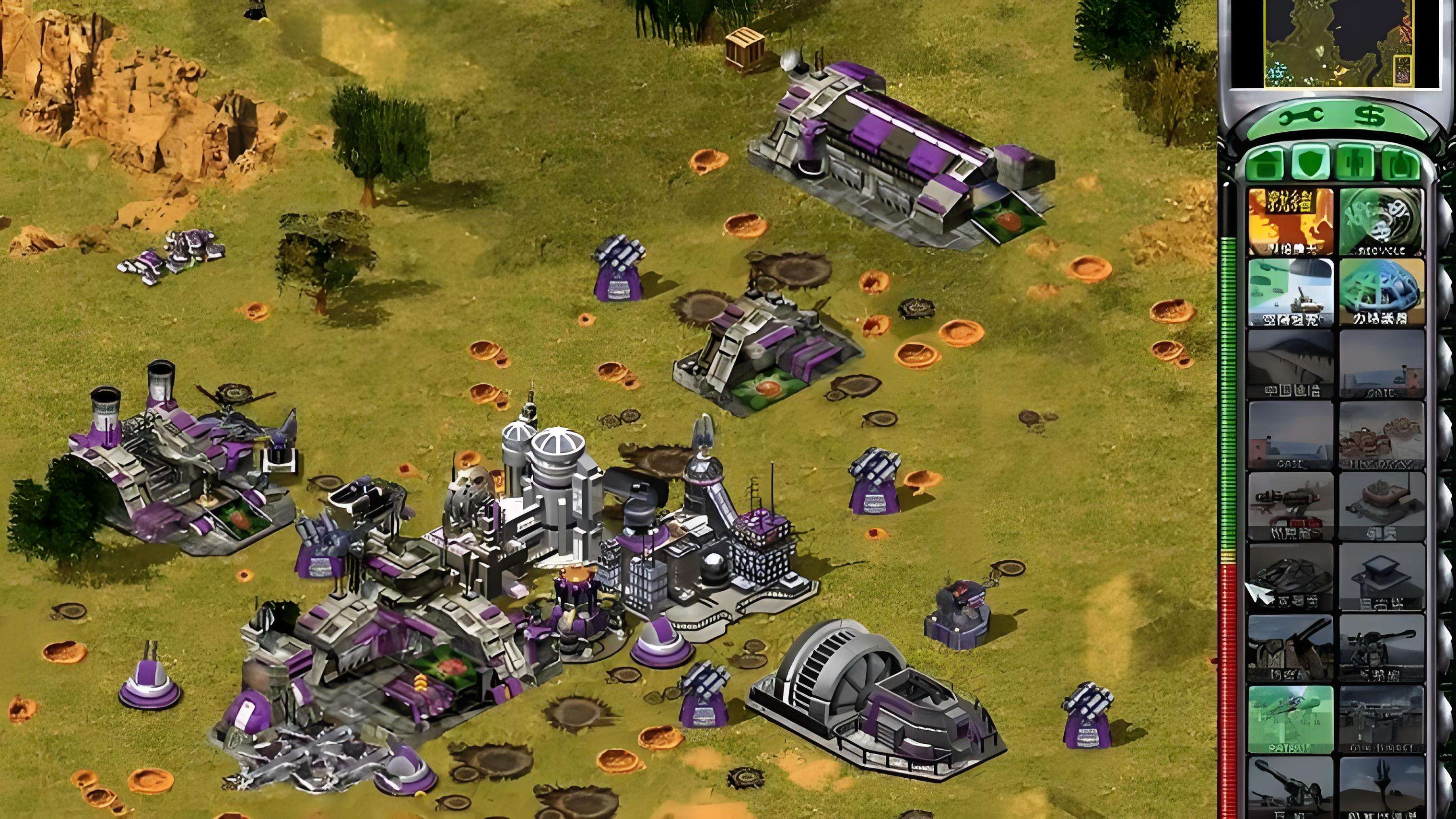
Task: Pick the orange sandbag barrier icon
Action: coord(1381,435)
